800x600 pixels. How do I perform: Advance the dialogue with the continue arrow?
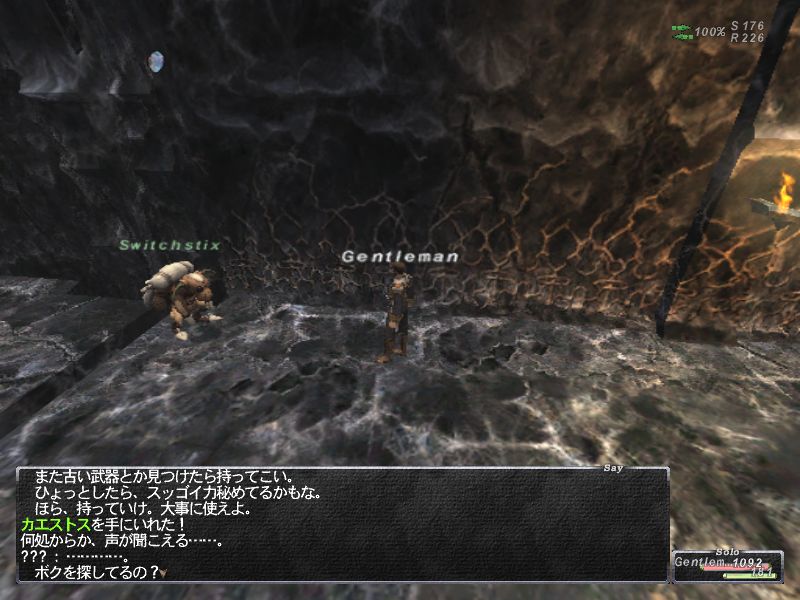[164, 573]
